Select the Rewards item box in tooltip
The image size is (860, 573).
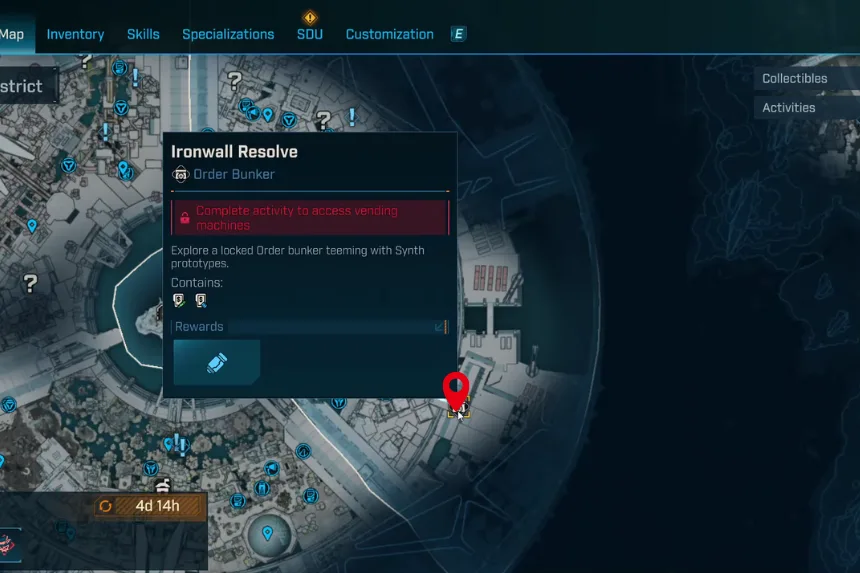pos(217,362)
